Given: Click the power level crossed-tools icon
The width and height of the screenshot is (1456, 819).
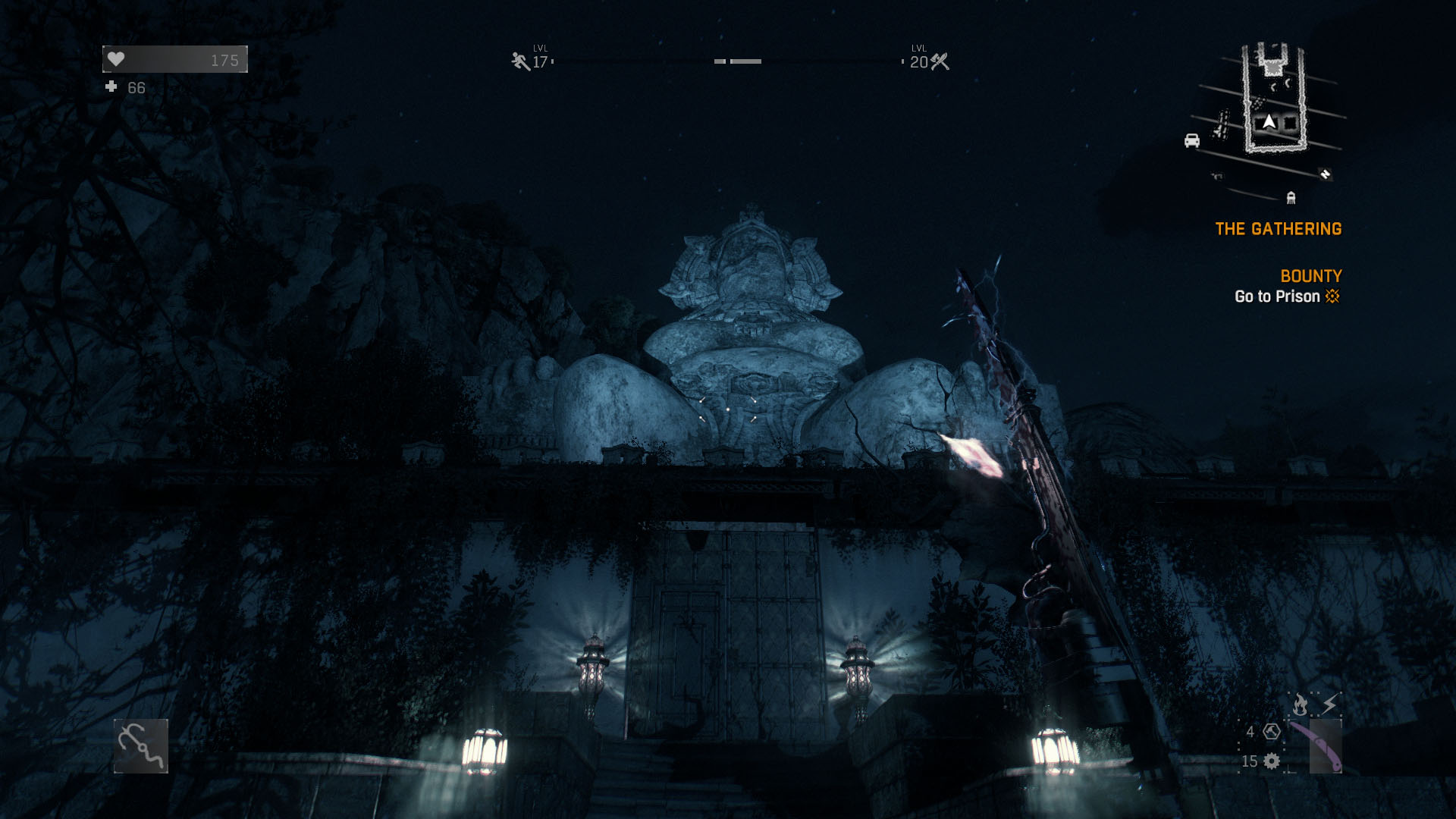Looking at the screenshot, I should pos(940,61).
